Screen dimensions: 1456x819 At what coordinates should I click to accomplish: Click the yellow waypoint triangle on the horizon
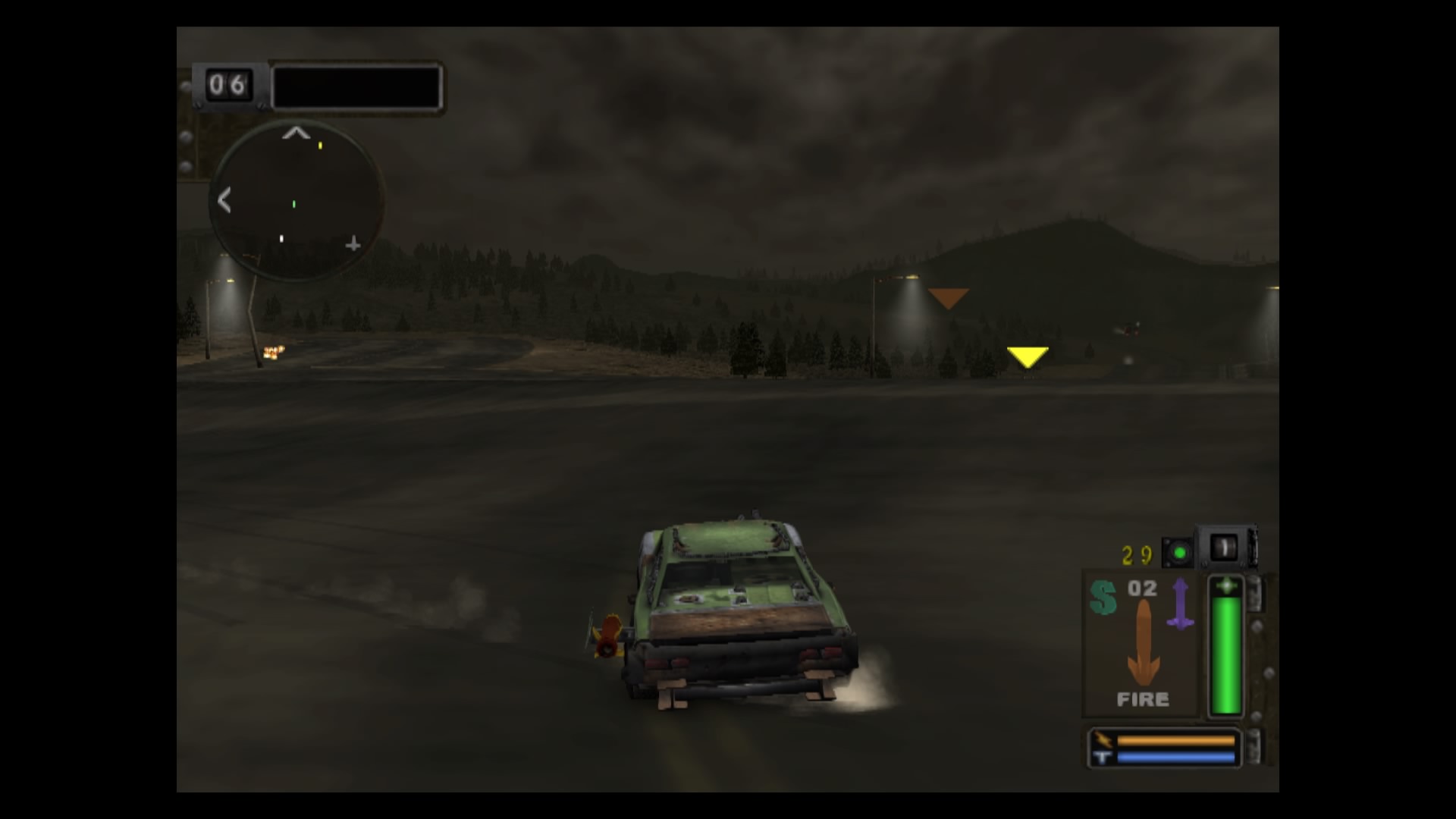(1028, 356)
